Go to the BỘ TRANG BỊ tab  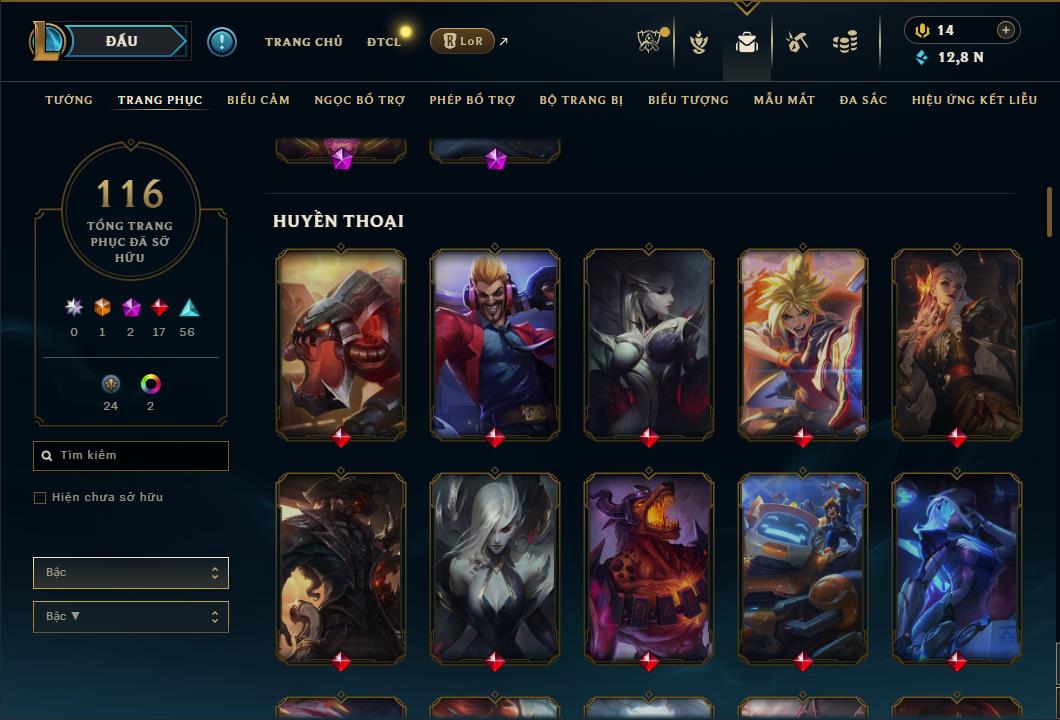coord(581,100)
